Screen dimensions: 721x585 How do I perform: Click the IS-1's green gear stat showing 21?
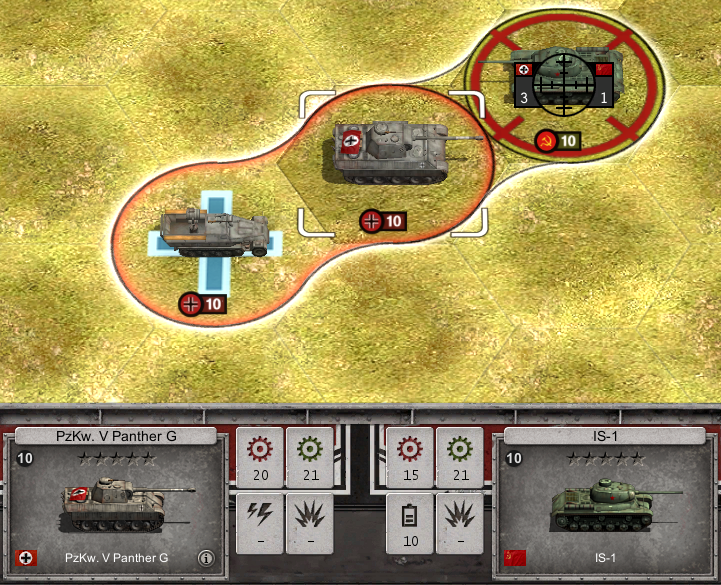(460, 457)
